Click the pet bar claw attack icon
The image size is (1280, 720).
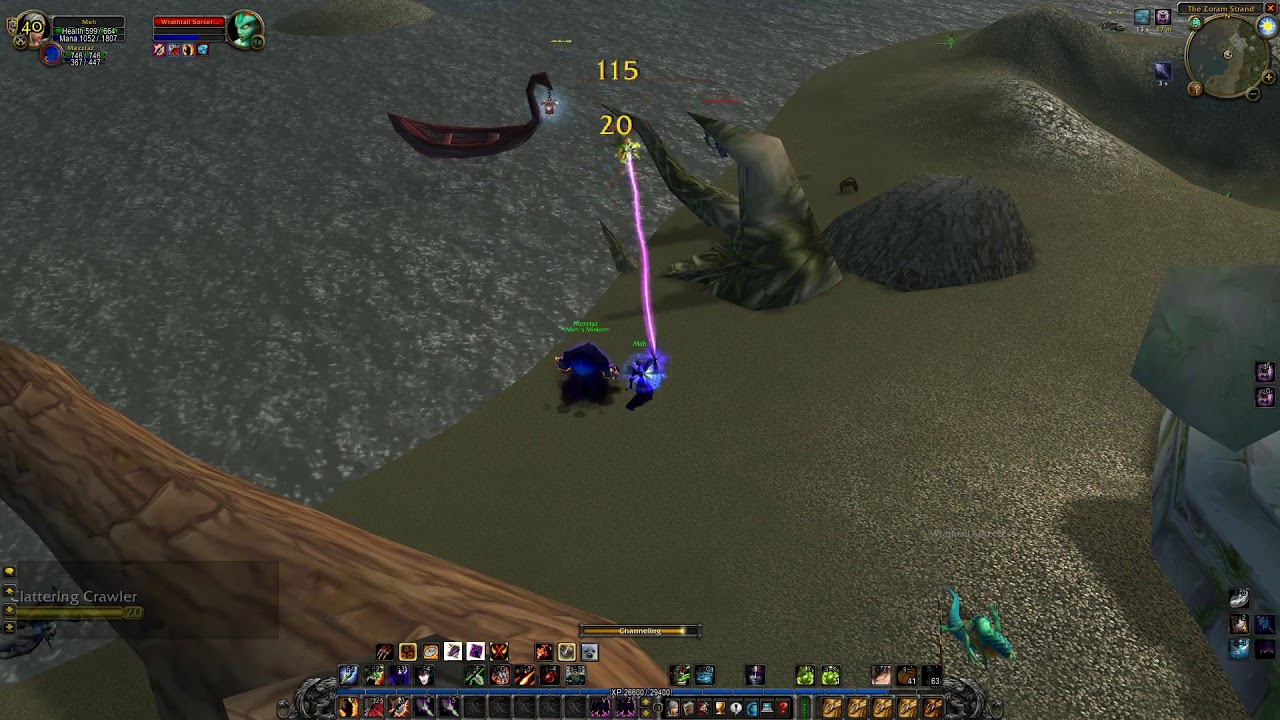pos(384,652)
